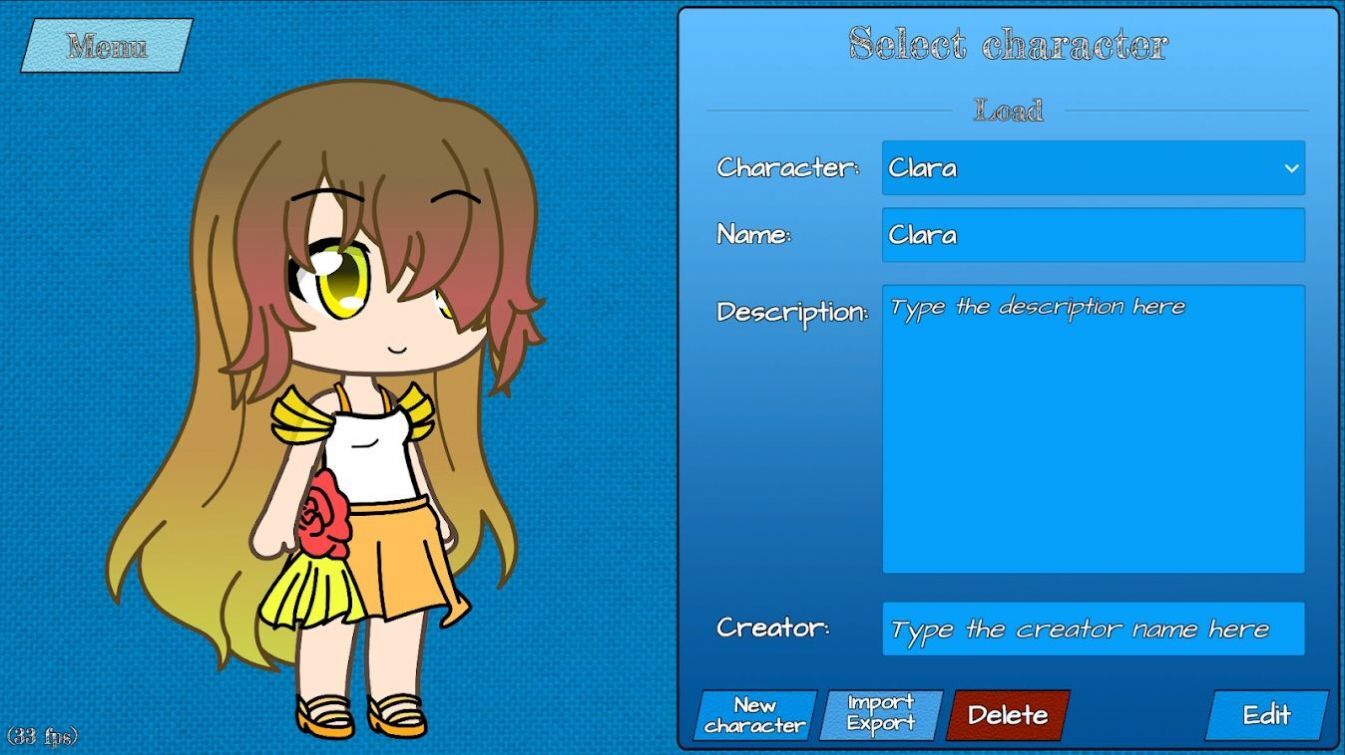Click the dropdown chevron beside Clara
This screenshot has width=1345, height=755.
pos(1289,168)
